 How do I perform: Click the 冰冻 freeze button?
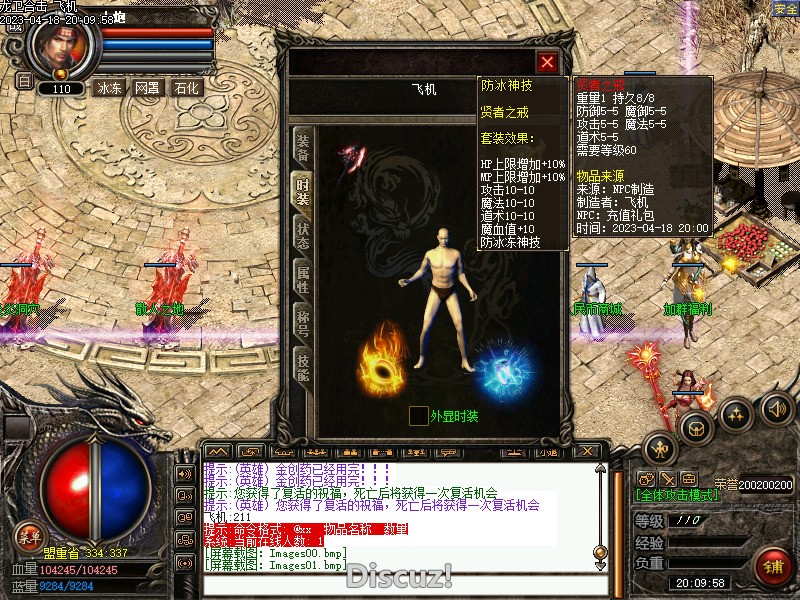point(108,87)
